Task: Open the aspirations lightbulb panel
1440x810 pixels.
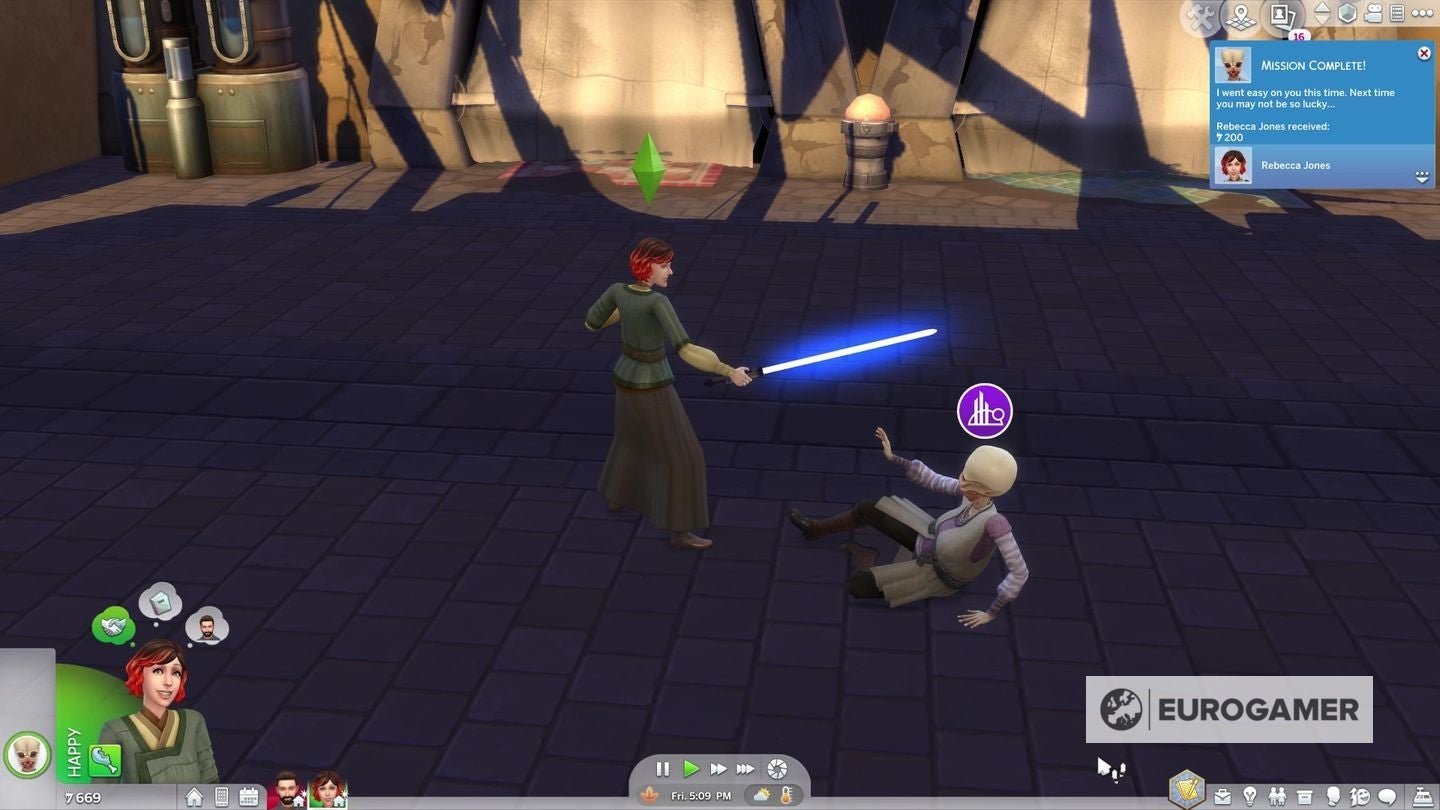Action: (1250, 796)
